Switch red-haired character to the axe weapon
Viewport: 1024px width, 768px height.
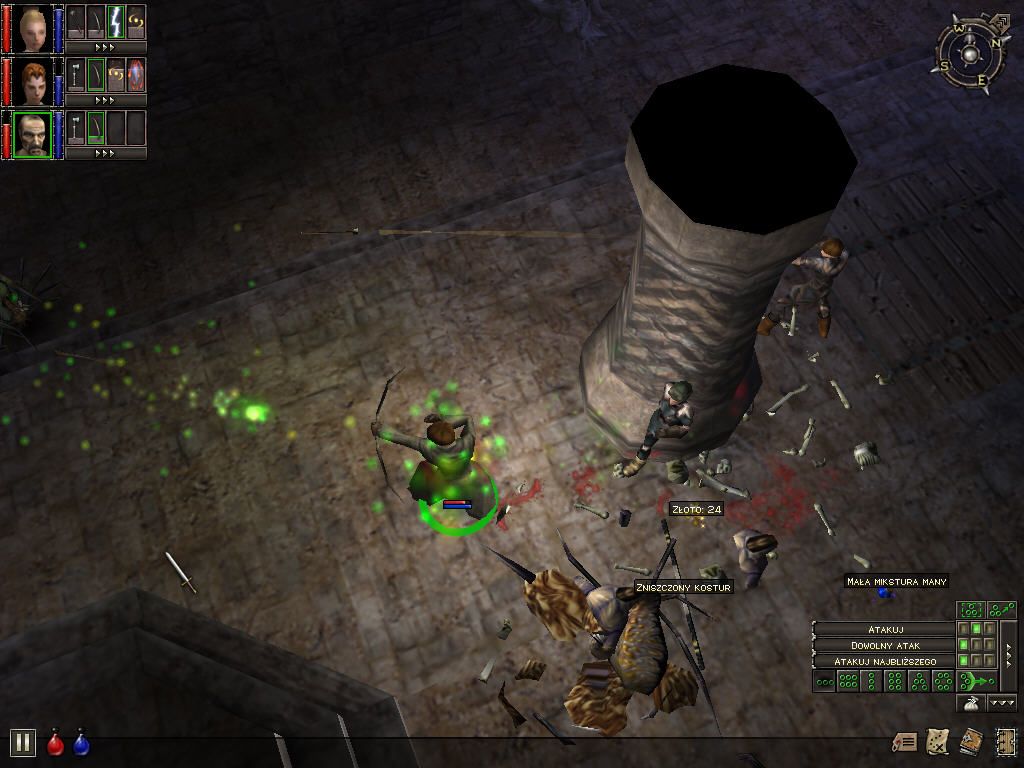point(76,75)
